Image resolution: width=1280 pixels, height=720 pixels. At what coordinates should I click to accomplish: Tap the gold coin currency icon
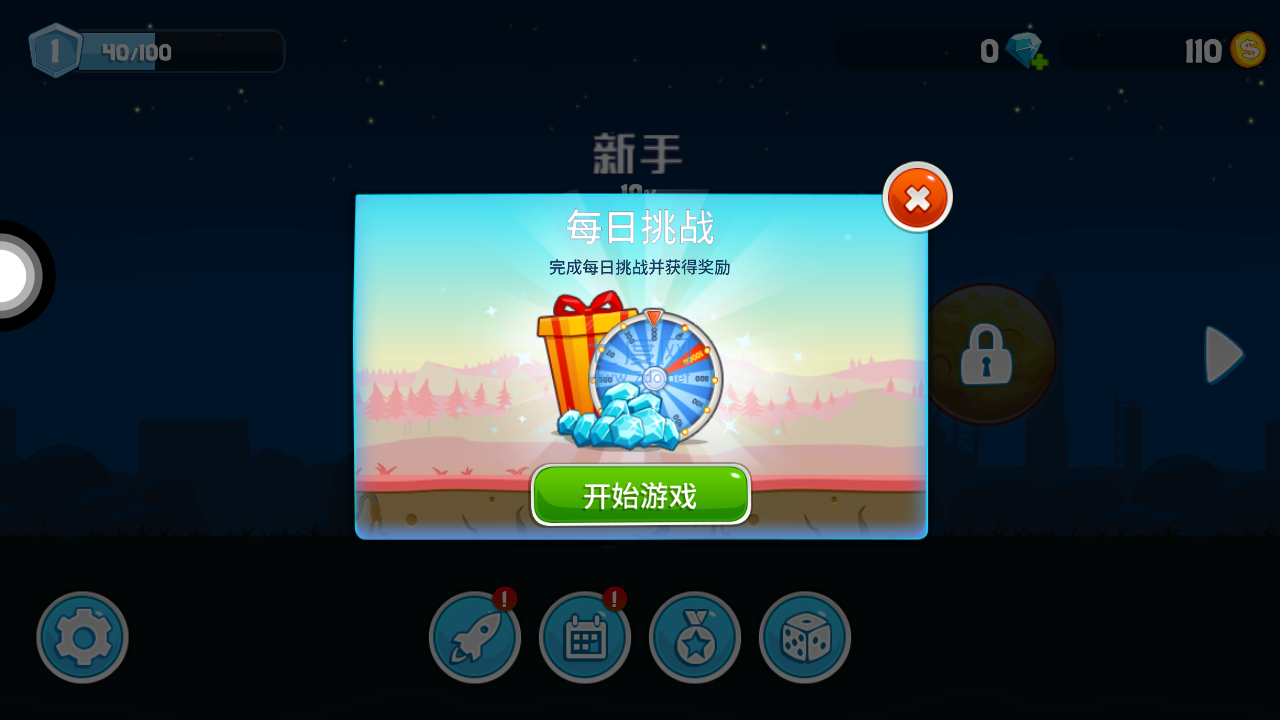point(1247,48)
